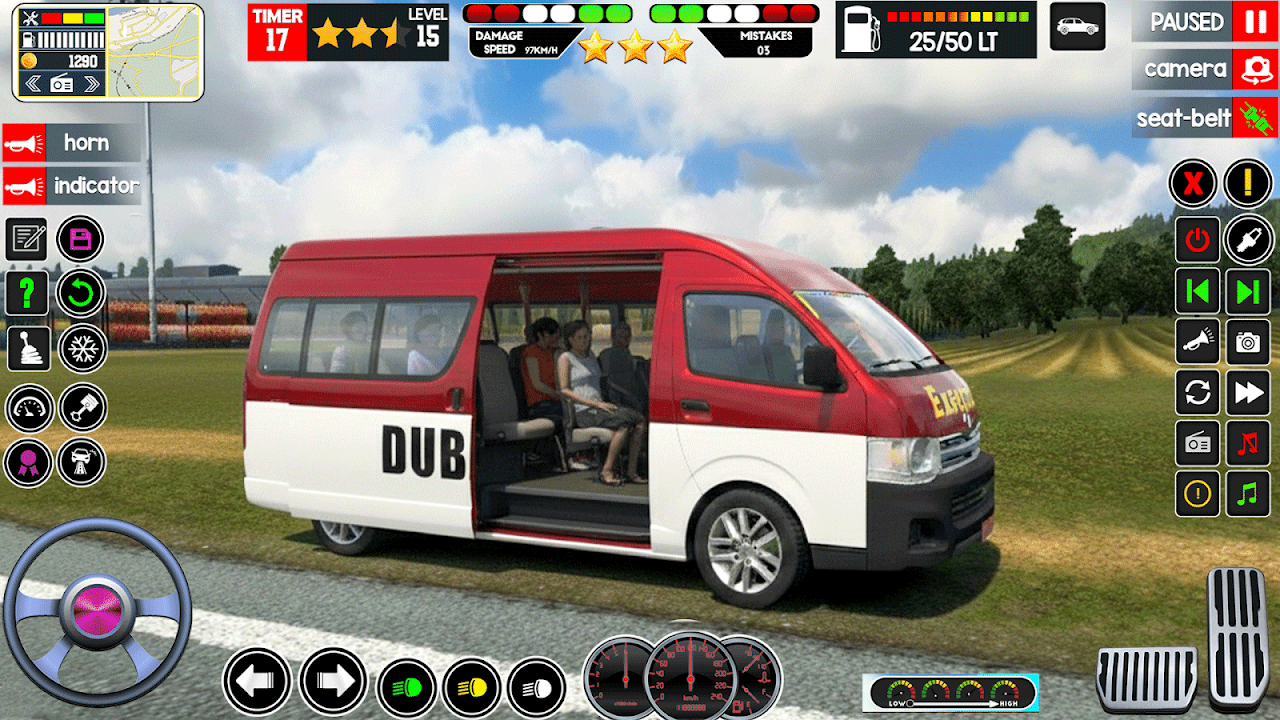The height and width of the screenshot is (720, 1280).
Task: Step on the brake pedal
Action: [x=1146, y=677]
